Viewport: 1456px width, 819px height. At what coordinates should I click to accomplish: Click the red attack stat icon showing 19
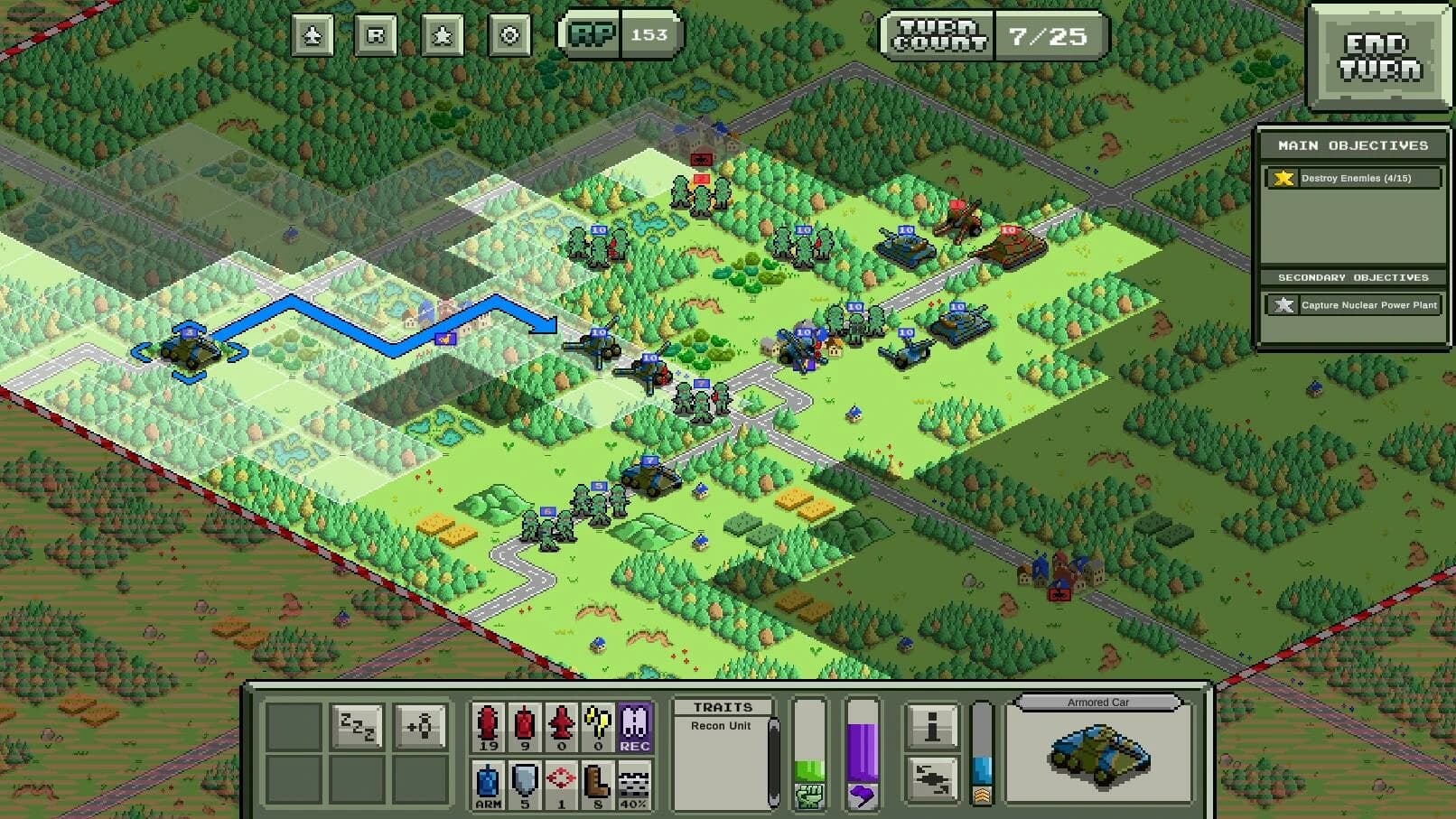[489, 727]
